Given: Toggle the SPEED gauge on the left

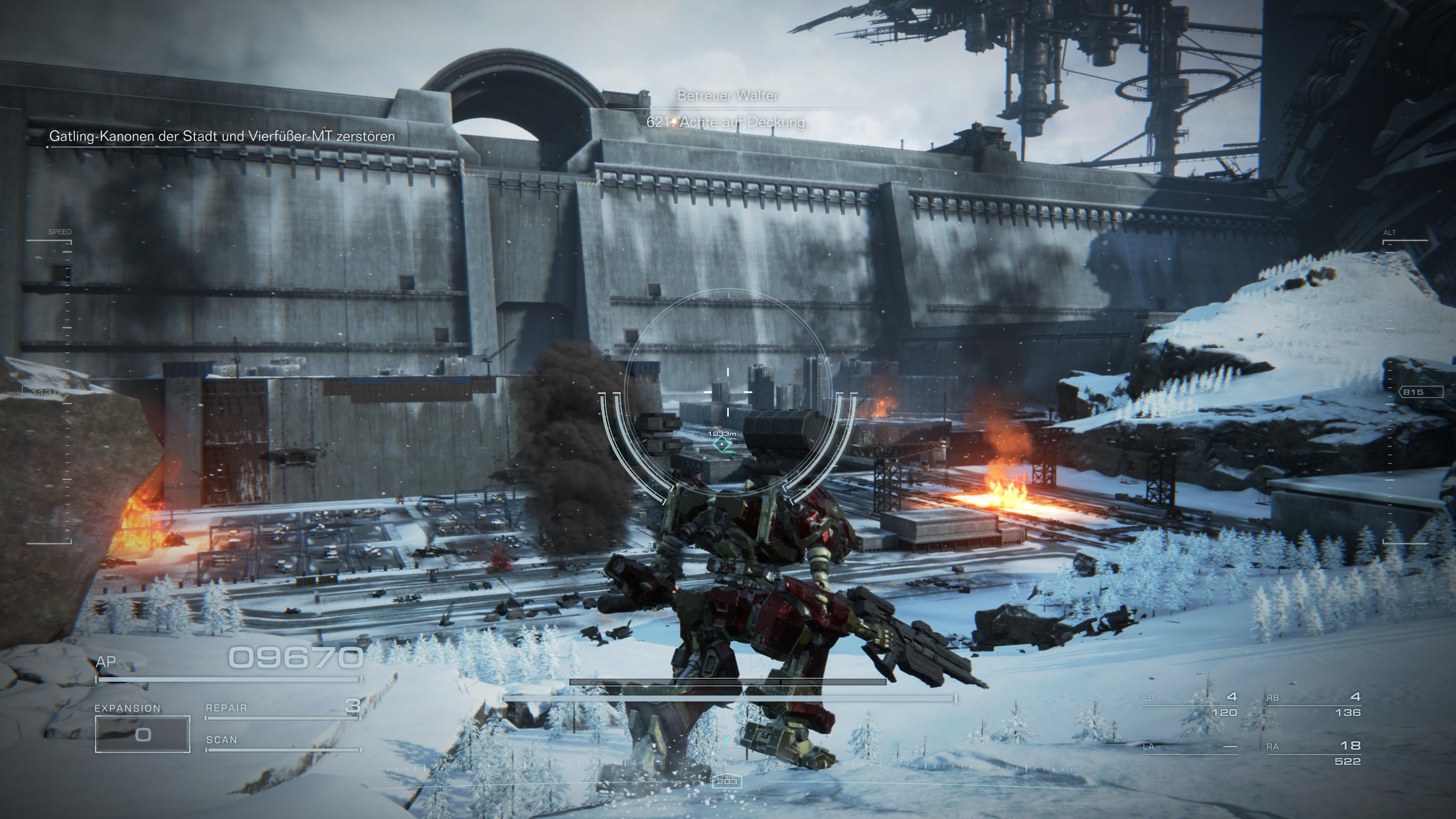Looking at the screenshot, I should 61,232.
